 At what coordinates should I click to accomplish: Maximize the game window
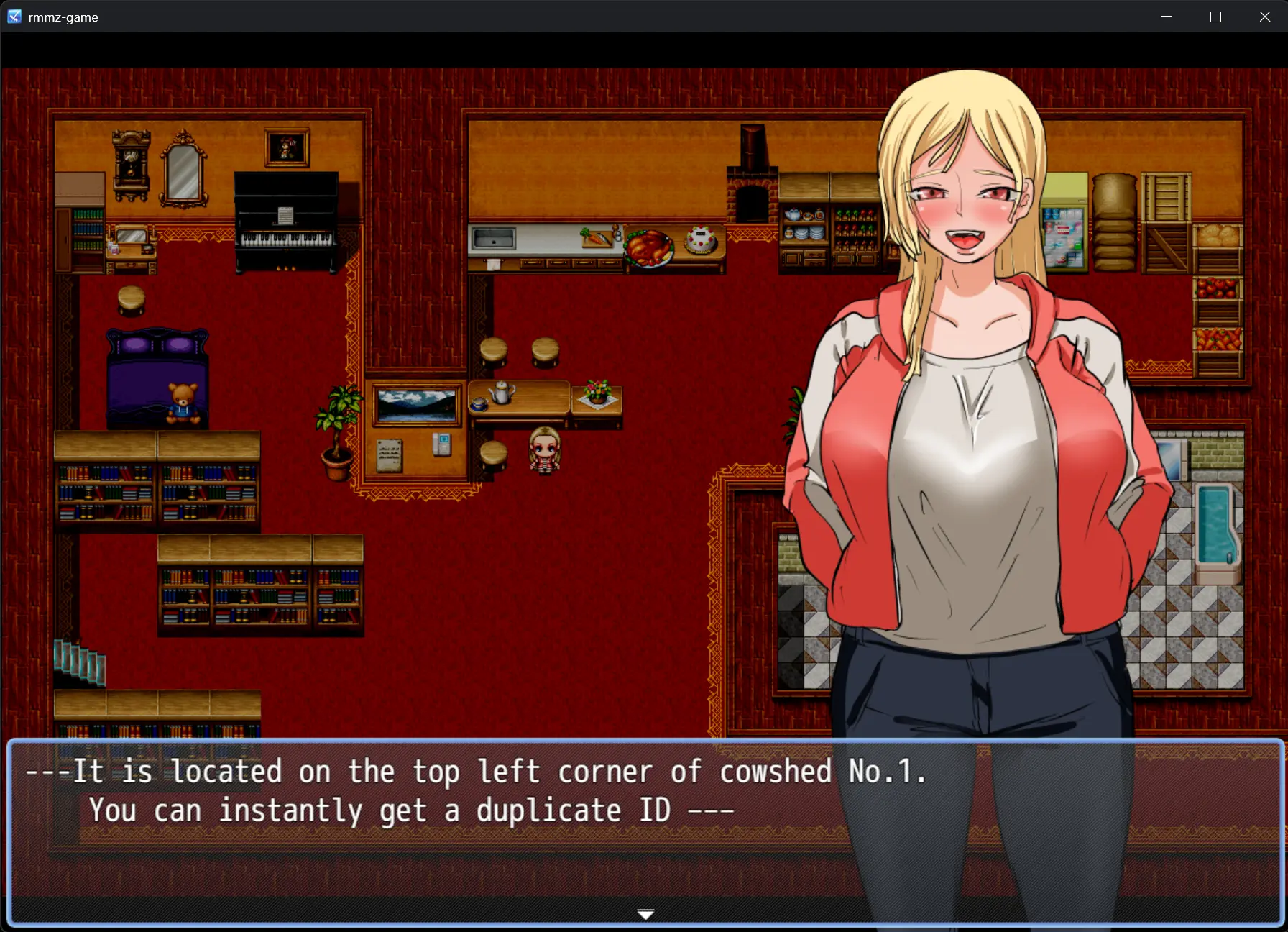(x=1215, y=17)
